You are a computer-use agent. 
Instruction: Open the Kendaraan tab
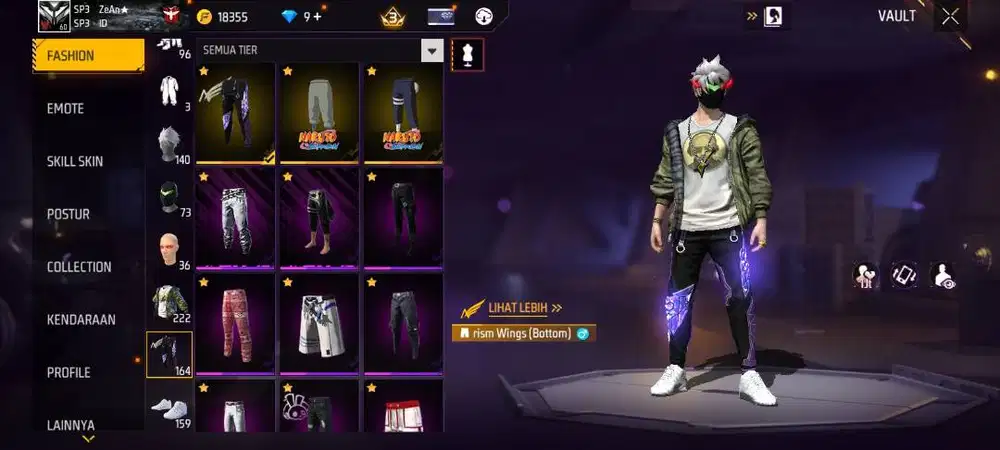(88, 320)
